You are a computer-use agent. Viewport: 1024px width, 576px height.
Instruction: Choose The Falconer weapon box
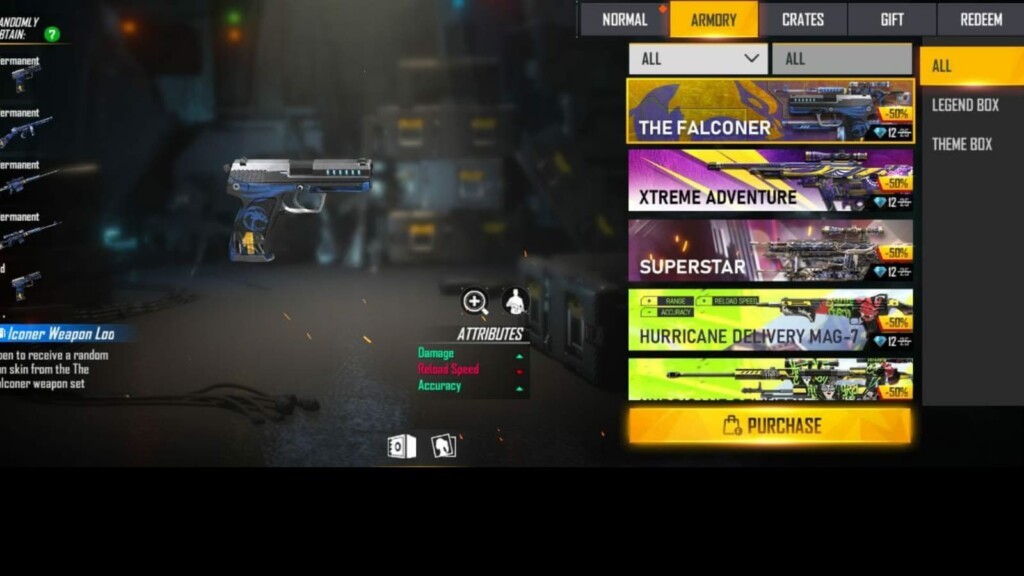coord(770,111)
